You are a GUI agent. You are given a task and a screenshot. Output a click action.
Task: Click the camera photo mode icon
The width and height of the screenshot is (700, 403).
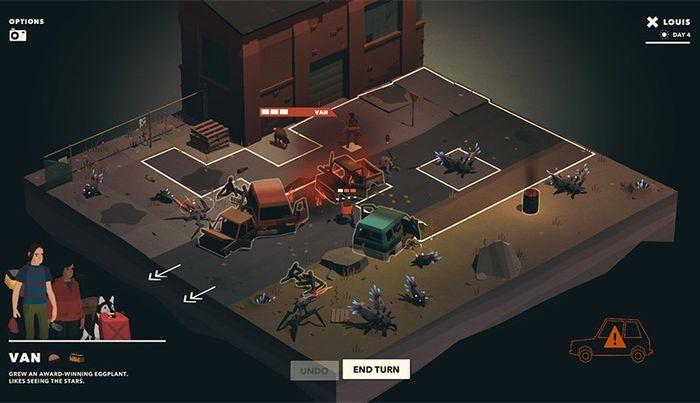[x=17, y=36]
